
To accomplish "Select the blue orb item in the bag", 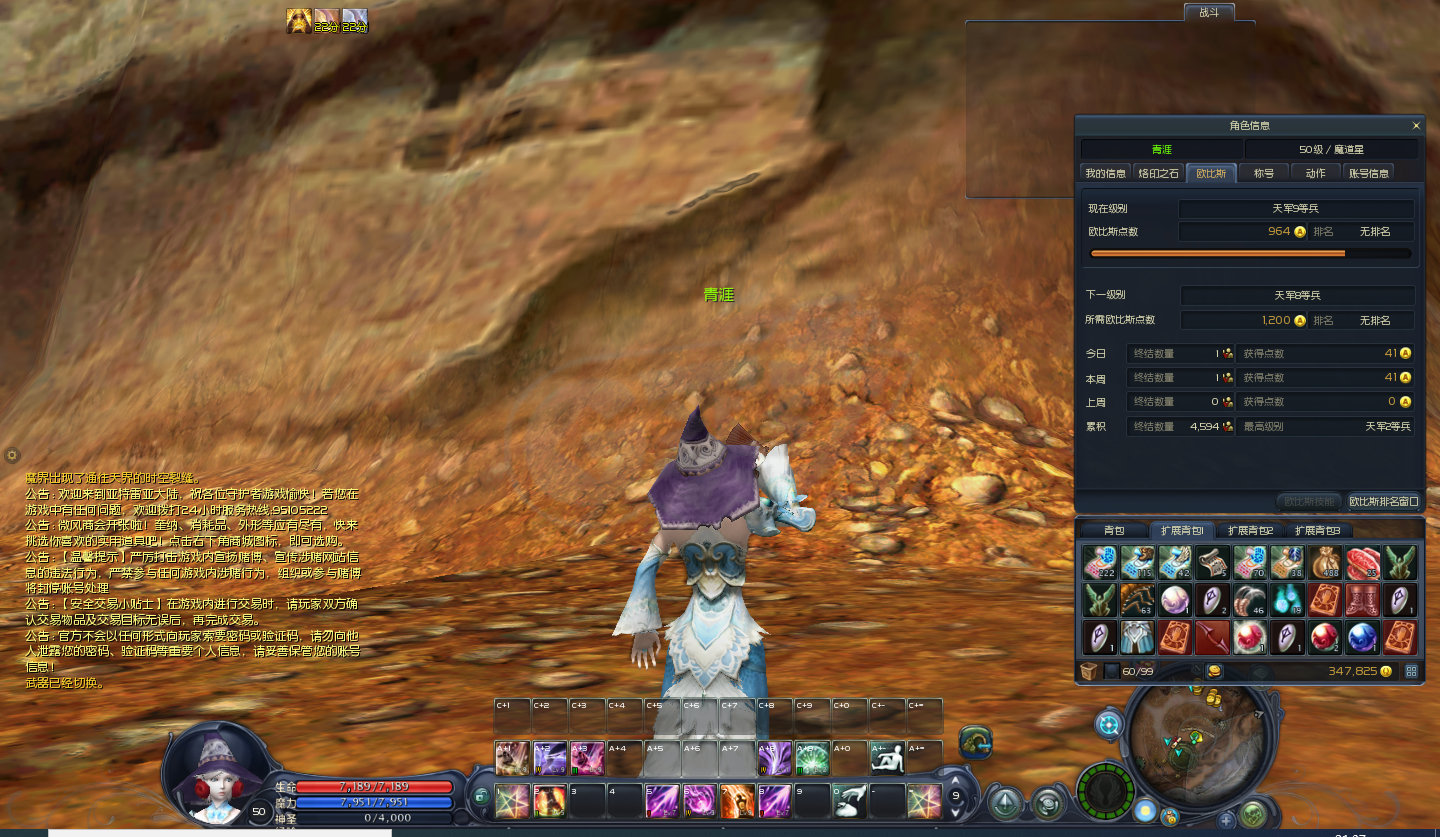I will tap(1362, 637).
